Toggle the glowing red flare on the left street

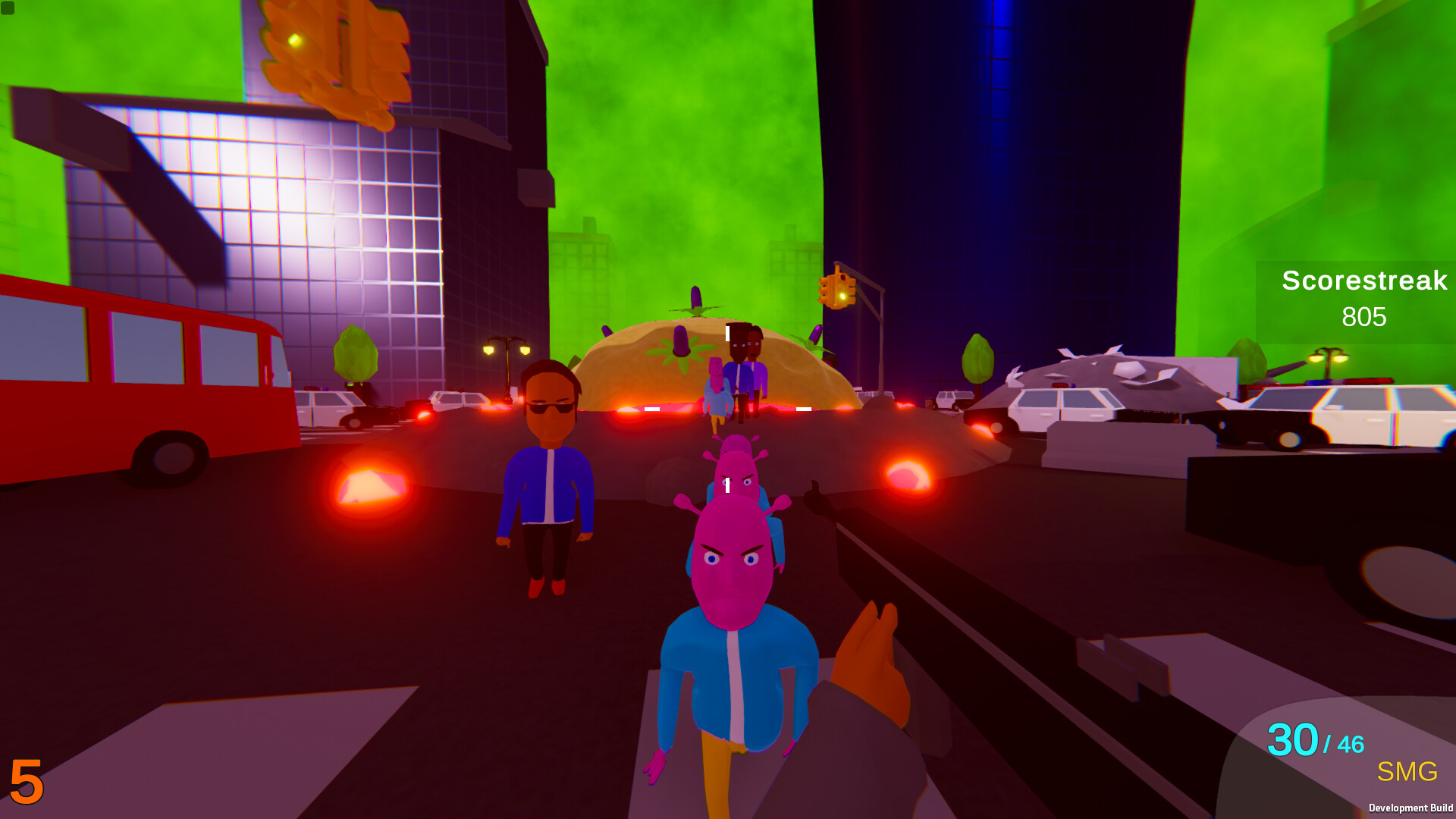click(369, 485)
